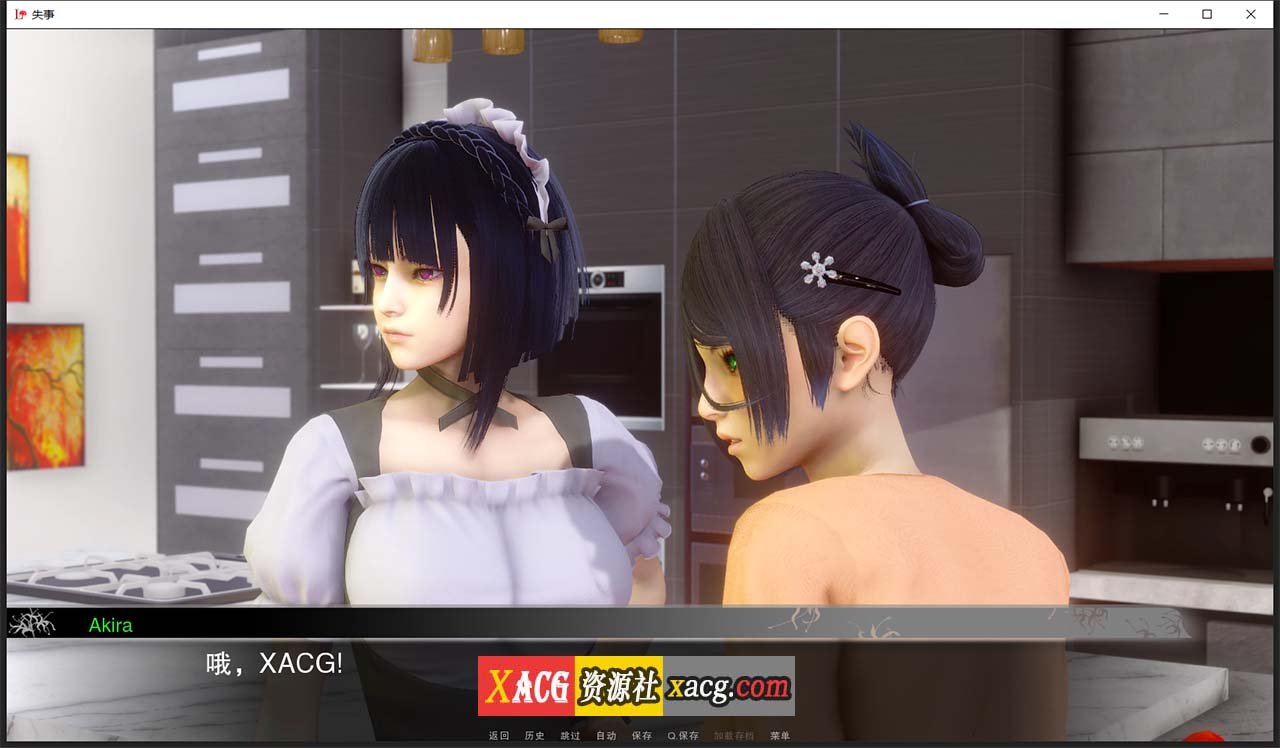Click the 失事 window title
The height and width of the screenshot is (748, 1280).
coord(45,14)
